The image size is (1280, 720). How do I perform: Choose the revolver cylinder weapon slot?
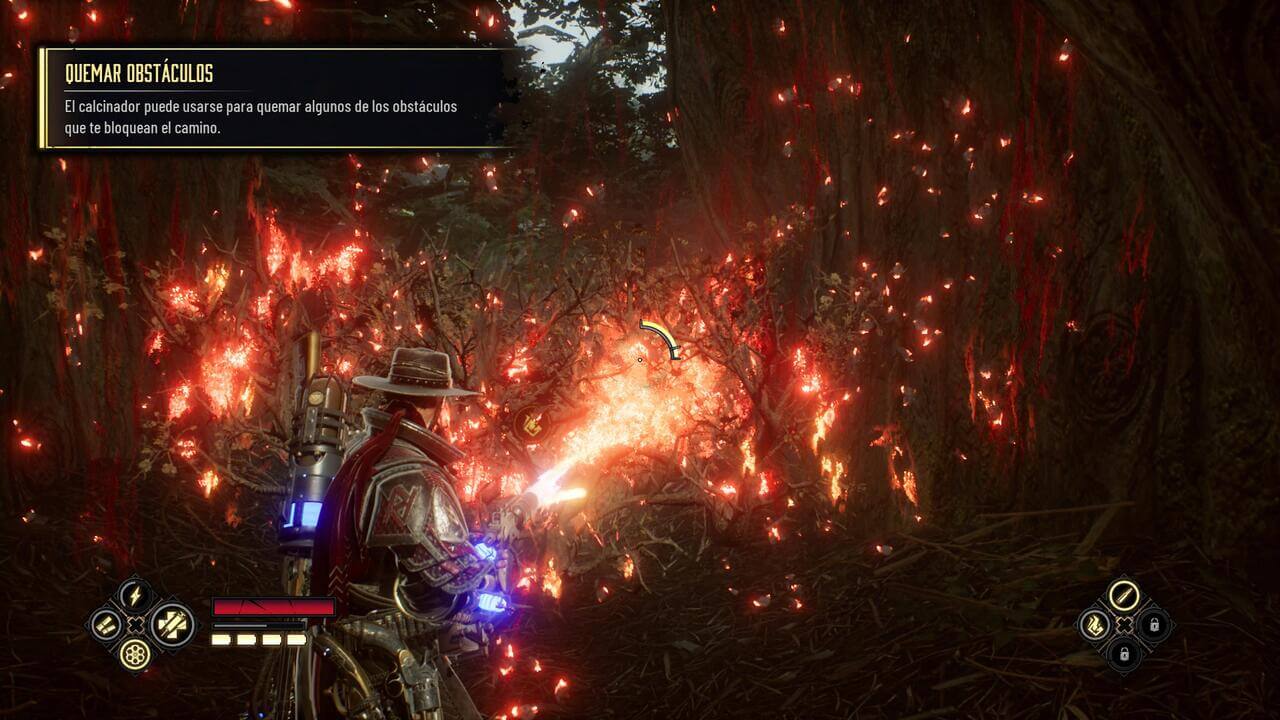[x=134, y=654]
